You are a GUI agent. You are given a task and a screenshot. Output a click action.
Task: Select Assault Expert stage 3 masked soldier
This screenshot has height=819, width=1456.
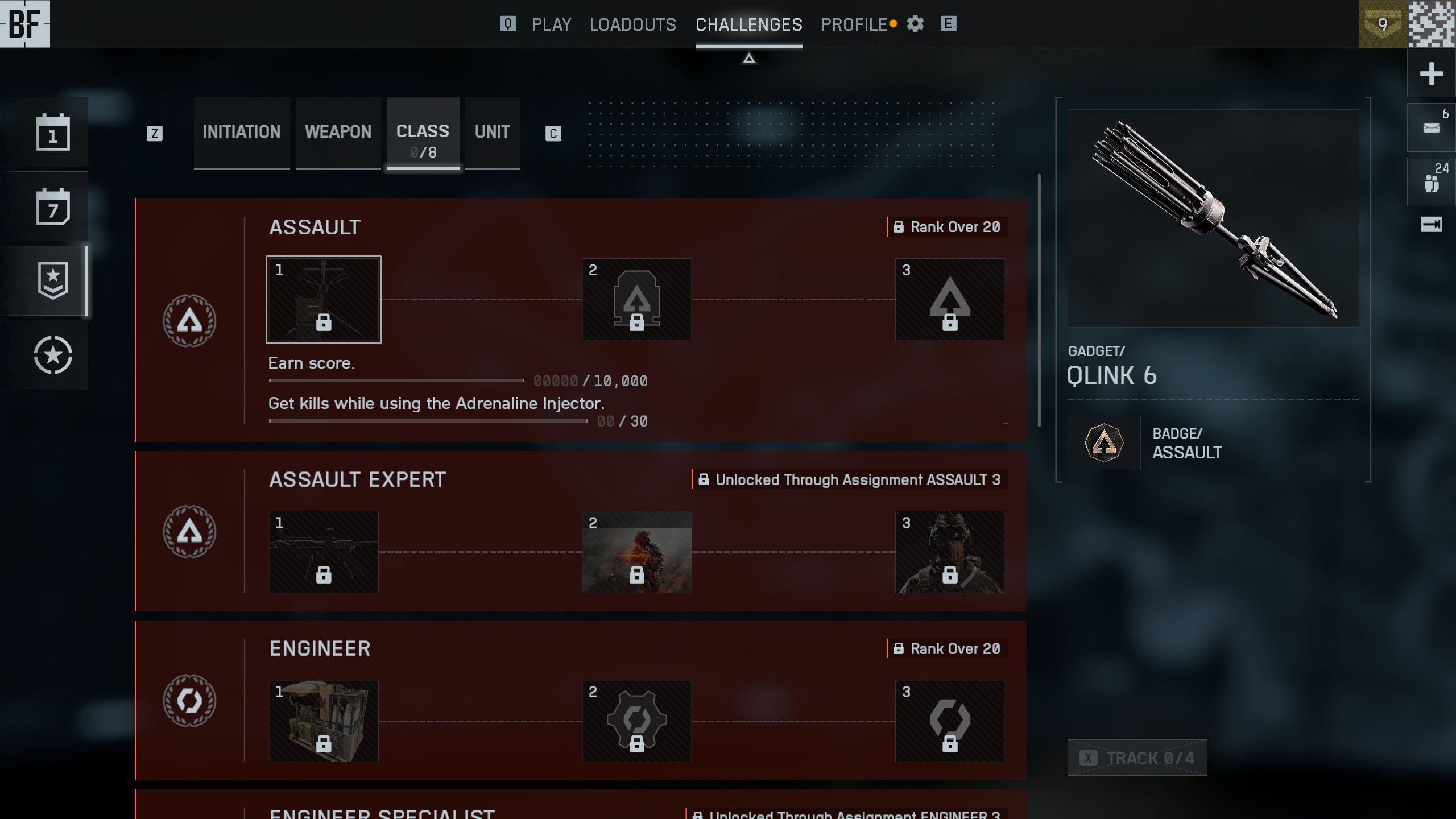pos(949,552)
